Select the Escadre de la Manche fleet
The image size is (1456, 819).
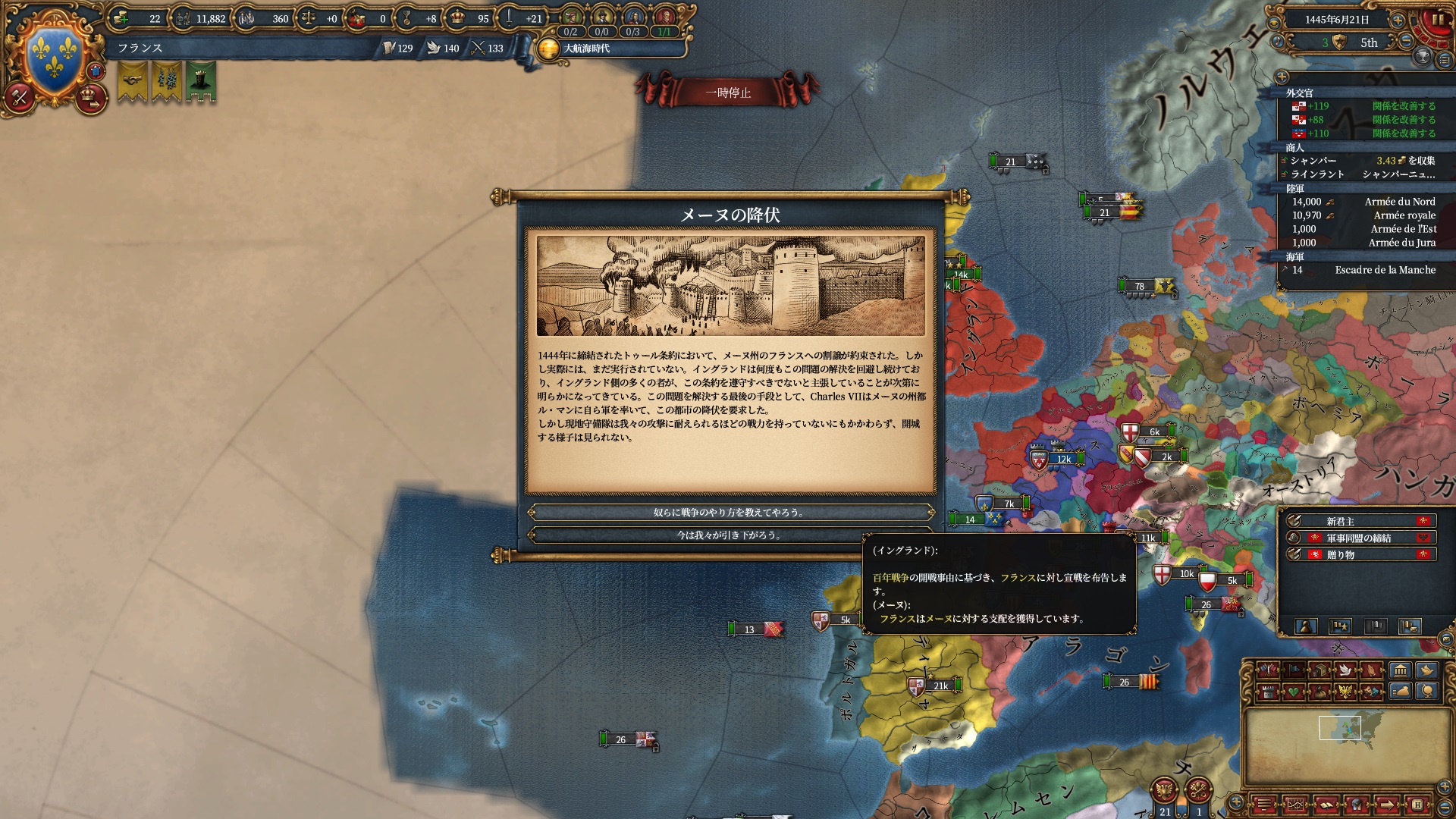click(1363, 270)
